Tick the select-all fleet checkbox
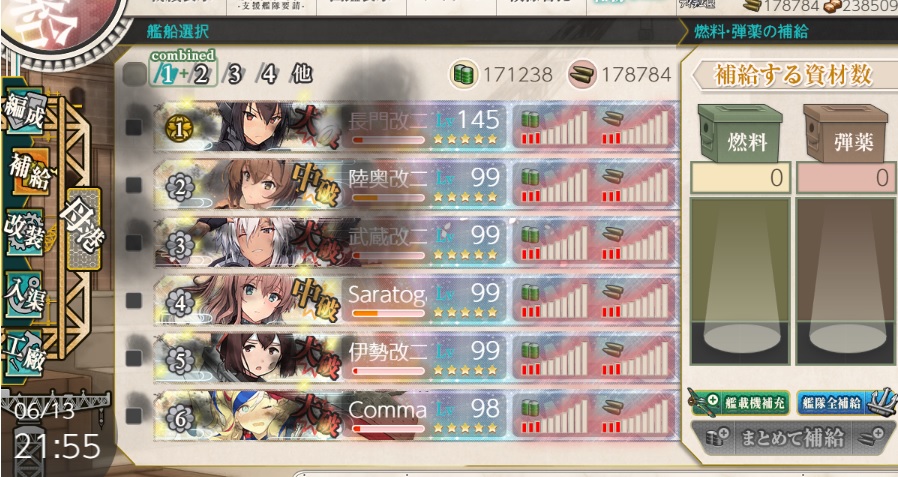 (x=134, y=73)
